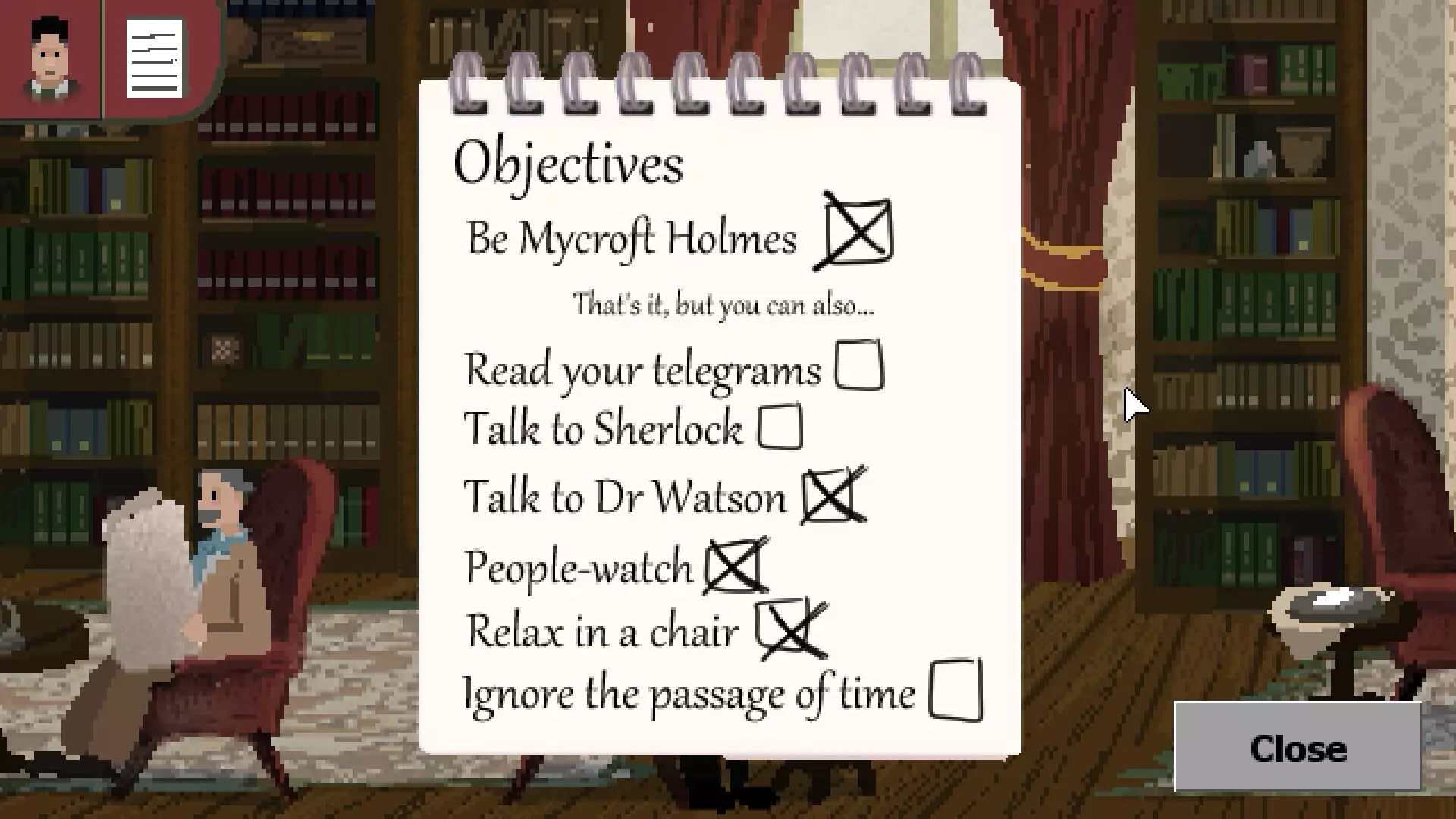The image size is (1456, 819).
Task: Tick the 'Talk to Sherlock' checkbox
Action: [x=780, y=426]
